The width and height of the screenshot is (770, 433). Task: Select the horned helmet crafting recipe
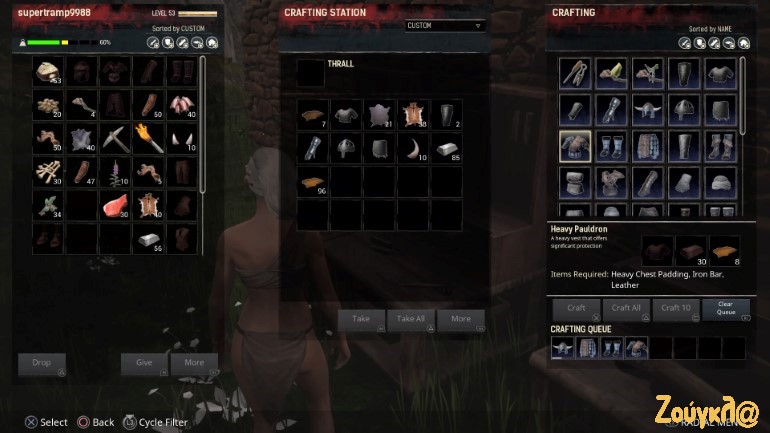(645, 107)
